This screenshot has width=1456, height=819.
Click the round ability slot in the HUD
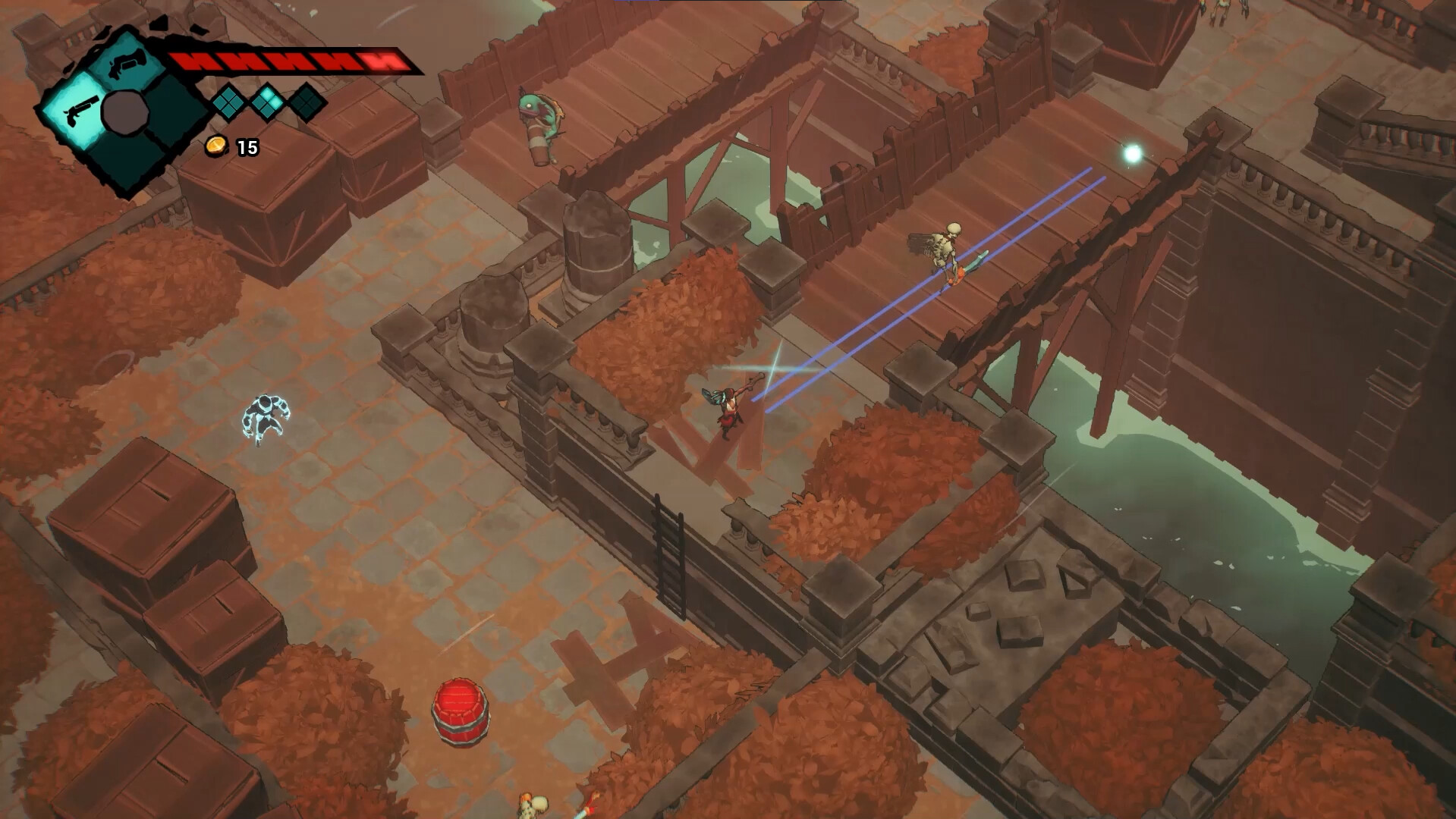pos(124,111)
